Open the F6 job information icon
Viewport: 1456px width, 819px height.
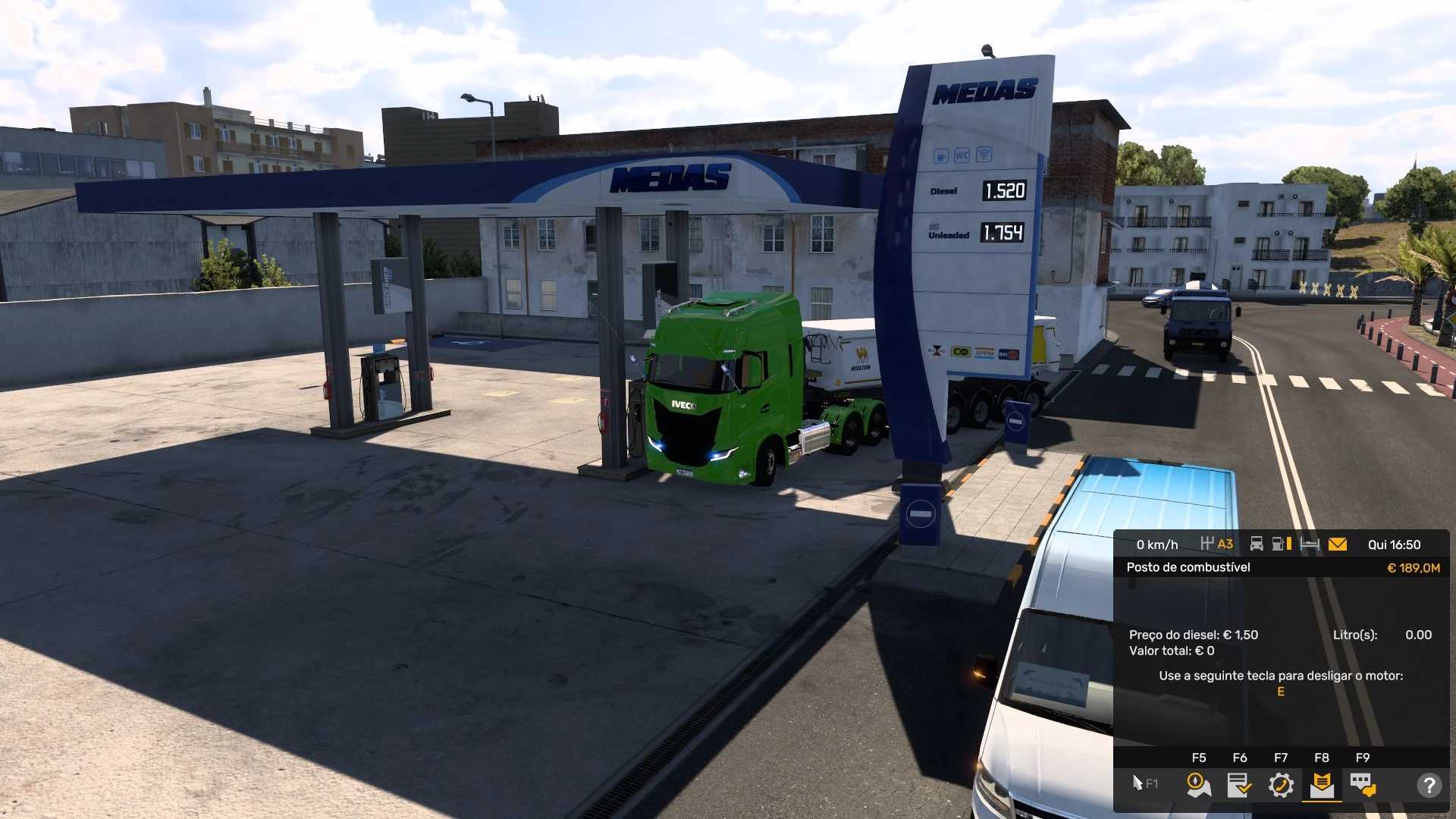click(1240, 785)
